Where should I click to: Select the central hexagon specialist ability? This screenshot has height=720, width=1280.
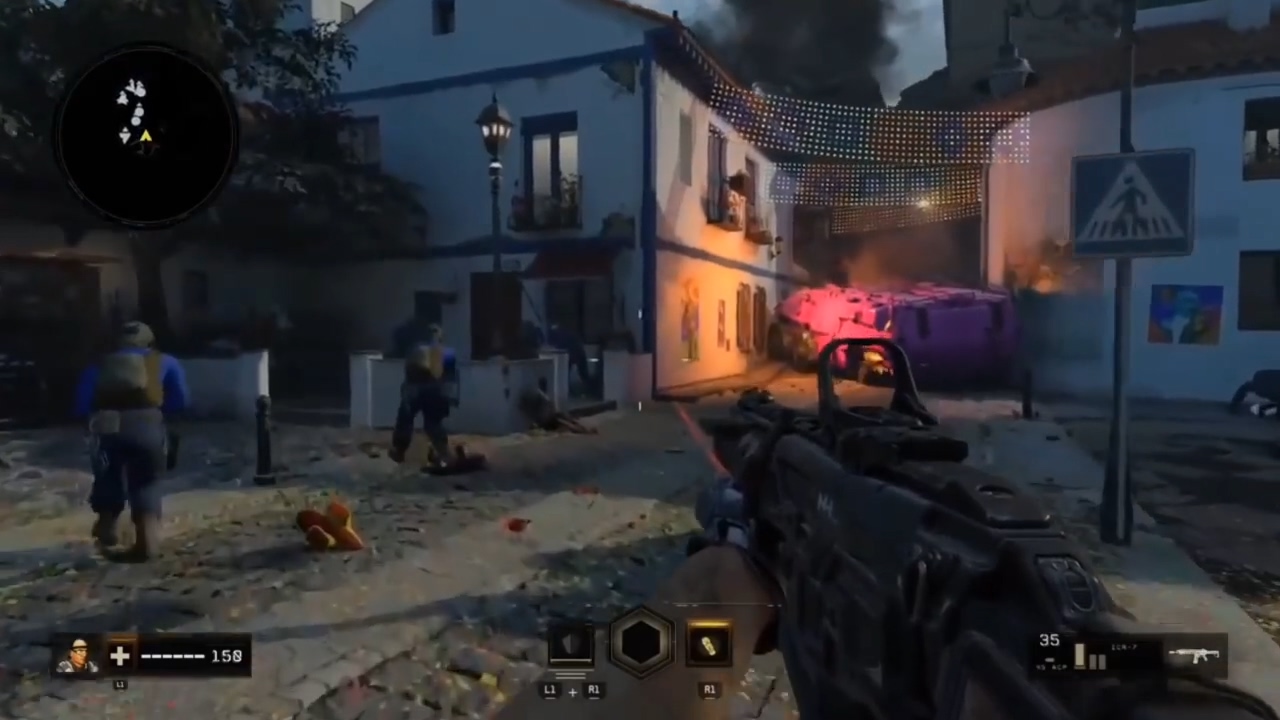(641, 643)
